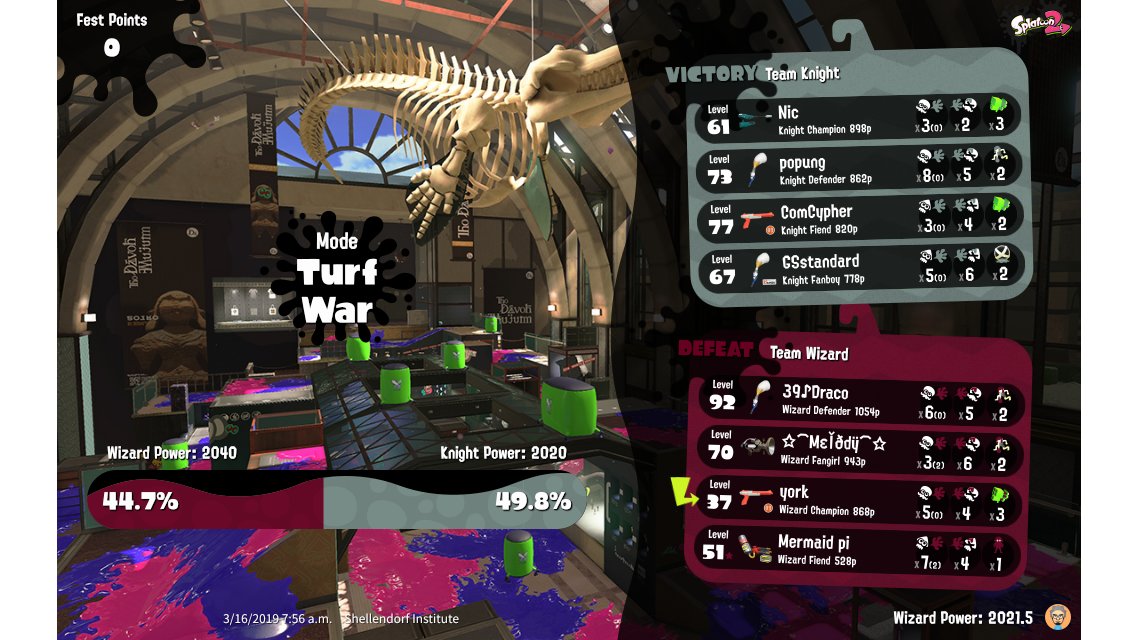Select Nic's player row
1138x640 pixels.
point(858,116)
